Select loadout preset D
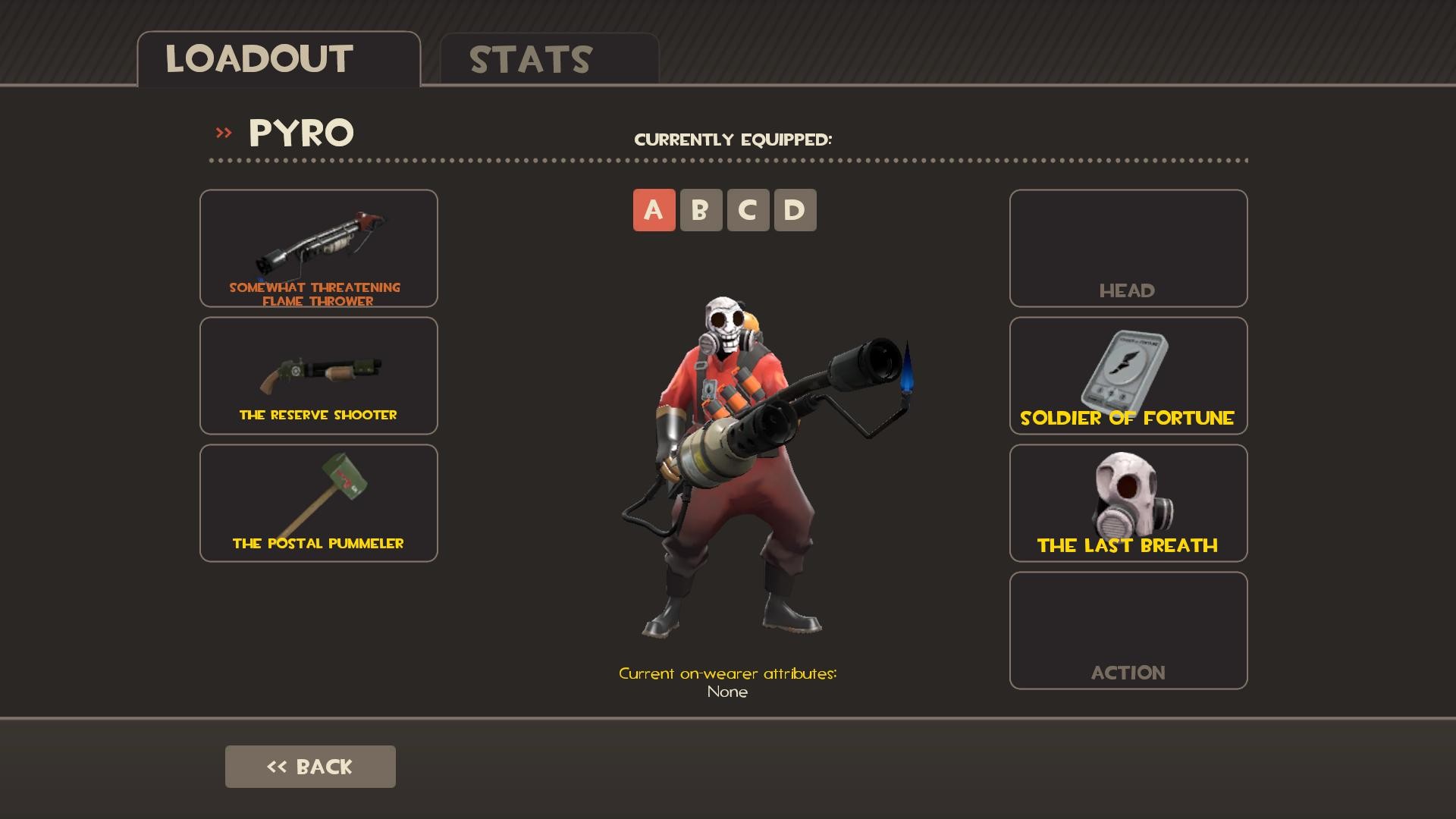This screenshot has width=1456, height=819. [795, 210]
